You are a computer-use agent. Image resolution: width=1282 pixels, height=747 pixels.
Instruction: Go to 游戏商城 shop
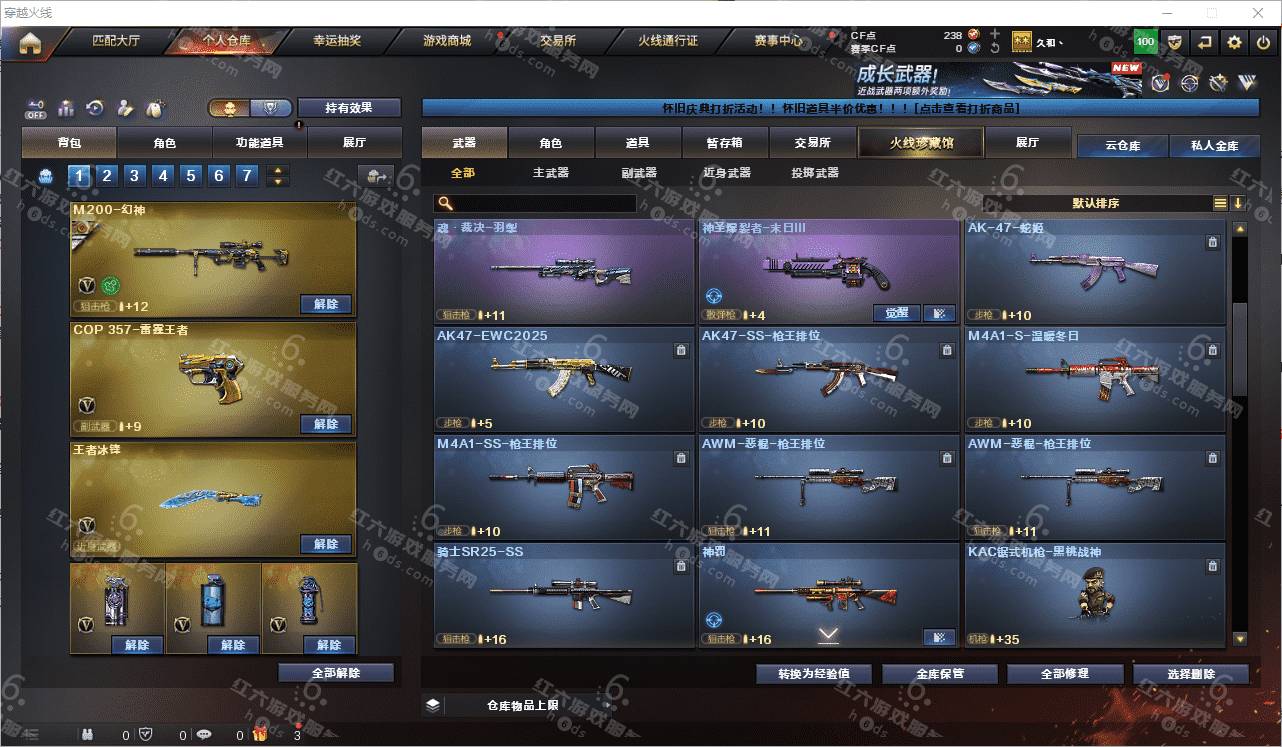(x=446, y=42)
